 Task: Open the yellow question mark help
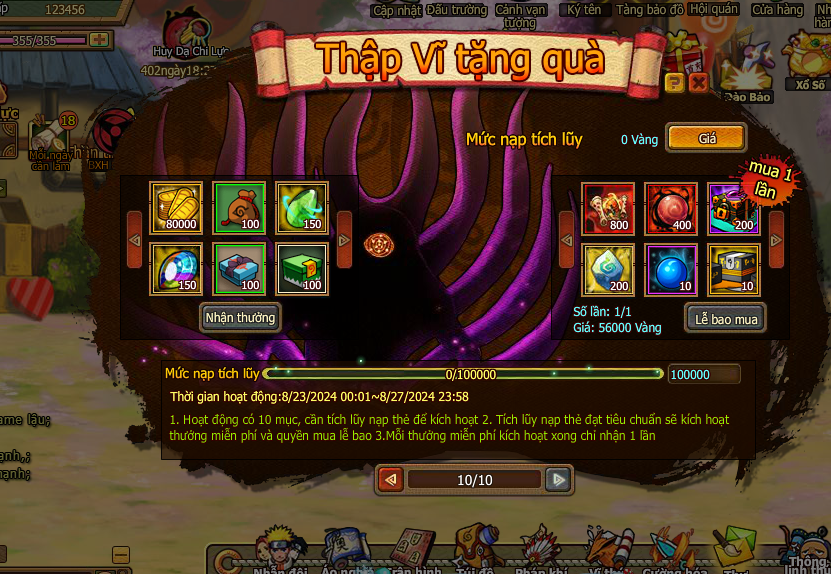(x=675, y=83)
